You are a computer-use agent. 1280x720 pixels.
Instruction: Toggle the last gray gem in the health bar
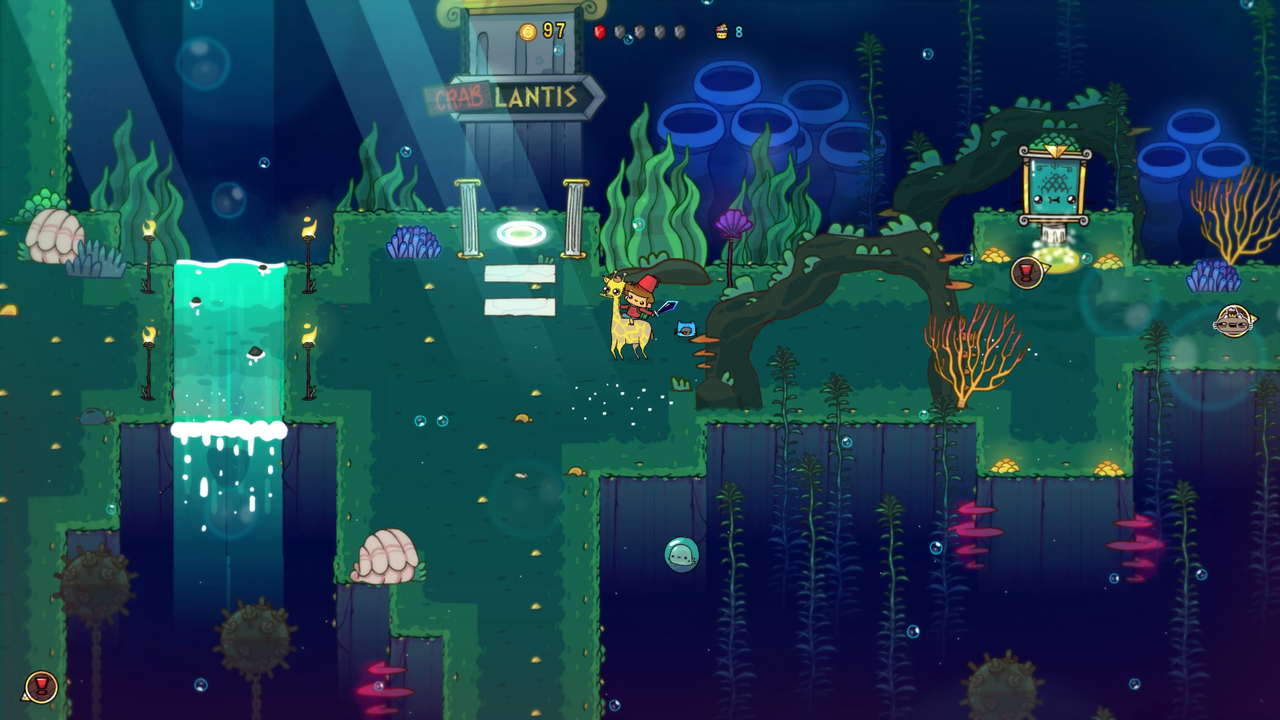678,30
